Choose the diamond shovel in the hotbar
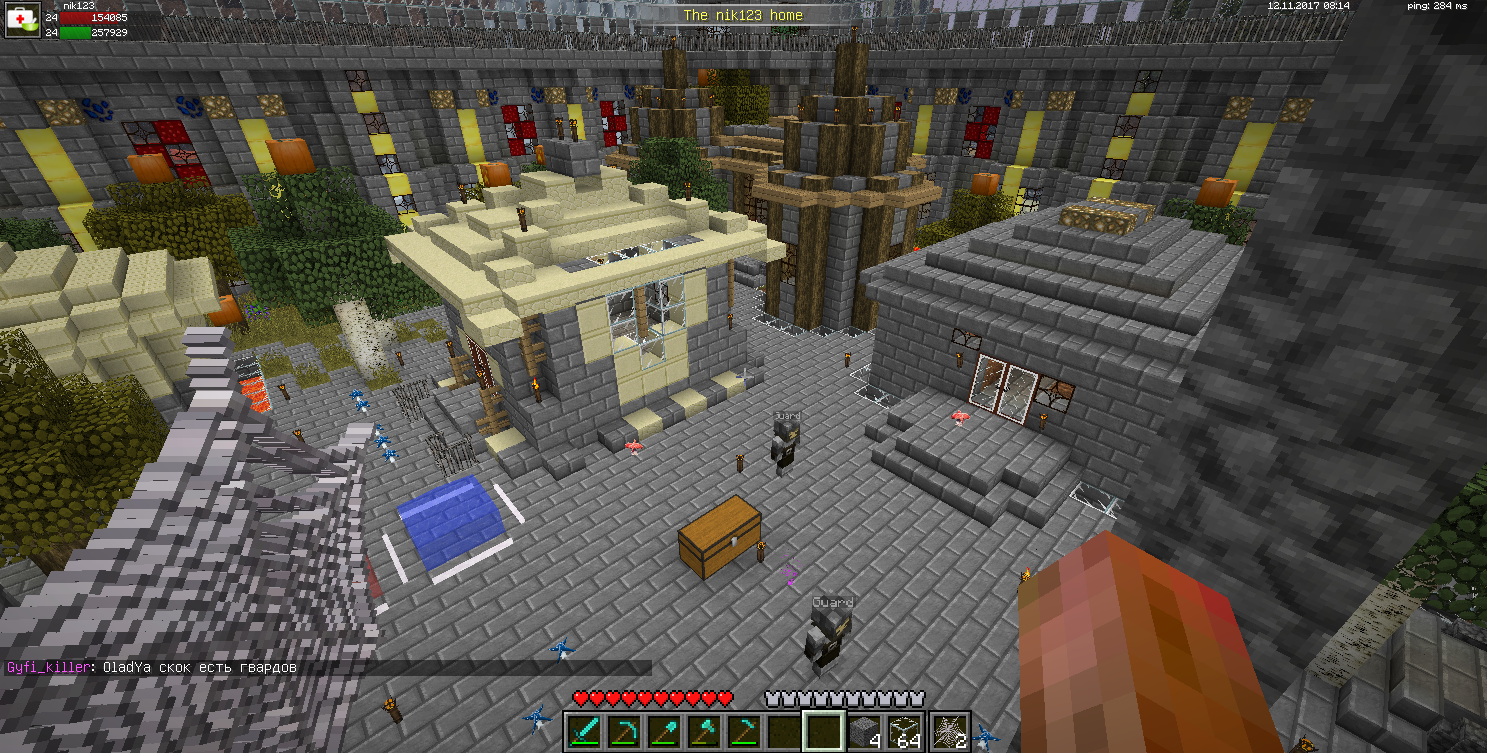The height and width of the screenshot is (753, 1487). click(x=665, y=731)
